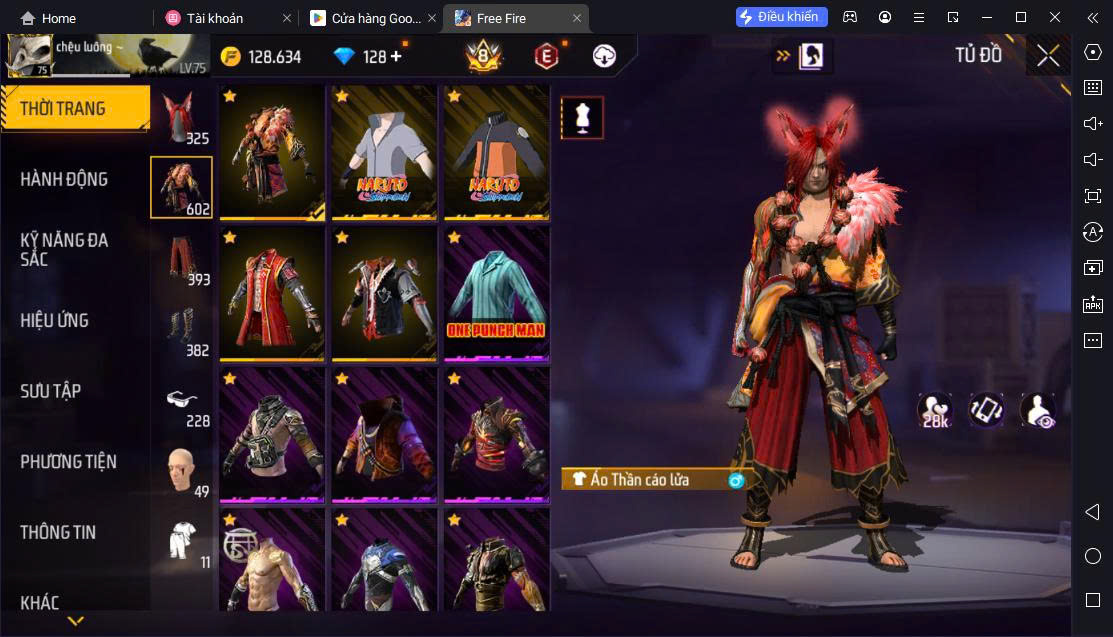Image resolution: width=1113 pixels, height=637 pixels.
Task: Select the KỸ NĂNG ĐA SẮC category
Action: point(64,249)
